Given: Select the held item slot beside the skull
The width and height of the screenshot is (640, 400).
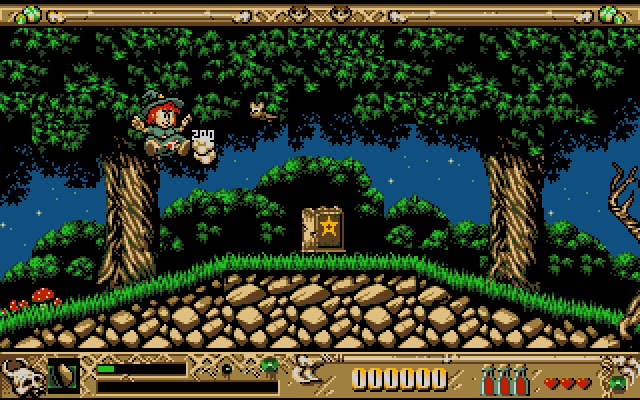Looking at the screenshot, I should 64,376.
